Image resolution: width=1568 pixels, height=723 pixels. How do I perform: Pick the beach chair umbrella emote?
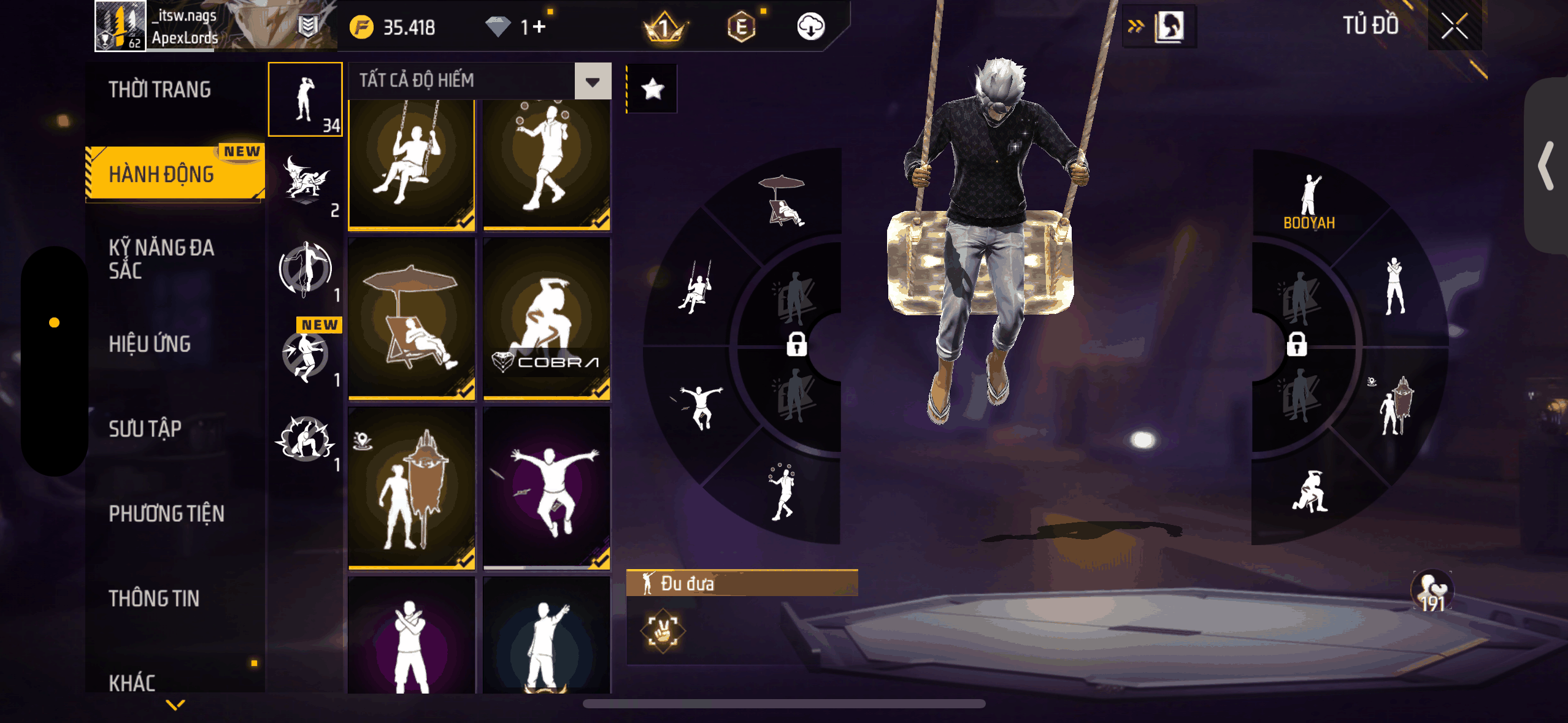(x=411, y=319)
